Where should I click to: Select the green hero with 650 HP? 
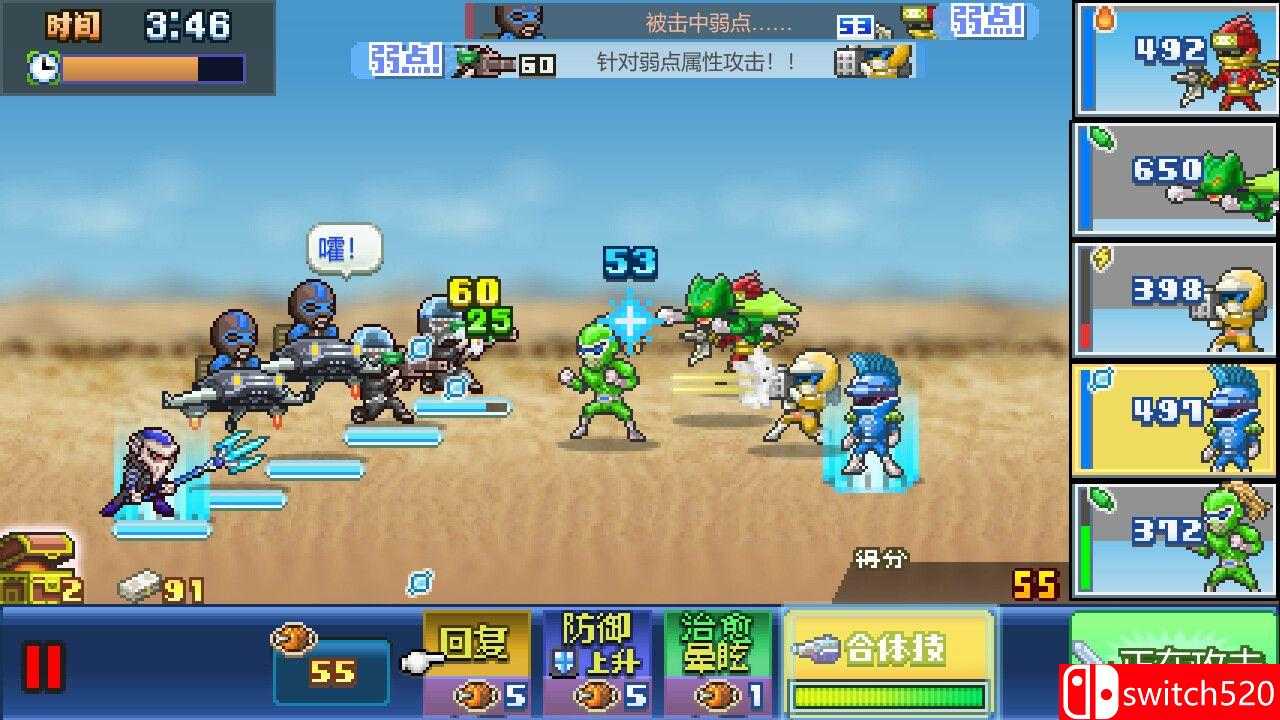pos(1175,180)
